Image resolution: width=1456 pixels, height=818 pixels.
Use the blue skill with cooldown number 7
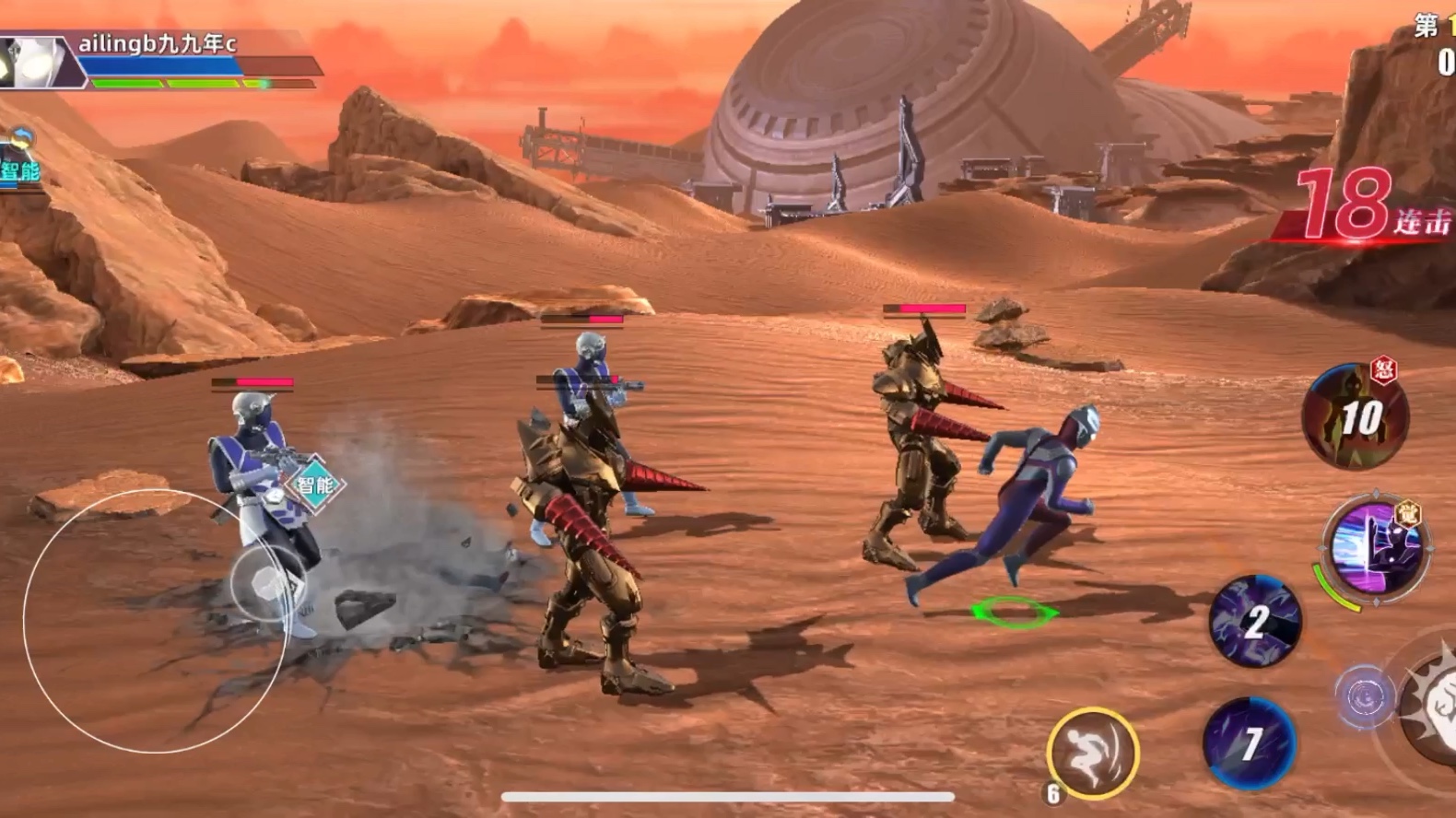pyautogui.click(x=1249, y=742)
